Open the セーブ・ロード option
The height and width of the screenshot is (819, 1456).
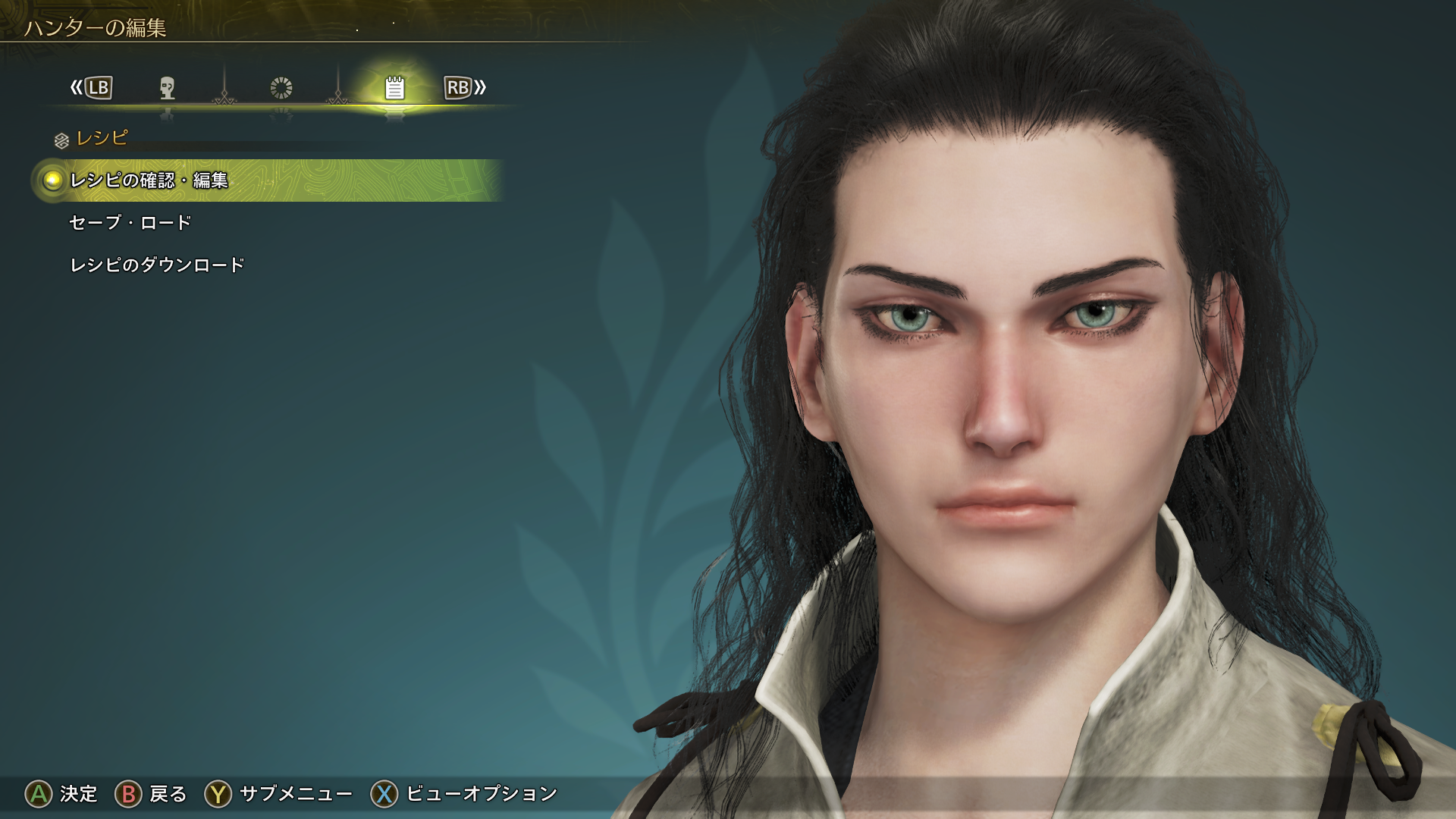point(130,223)
